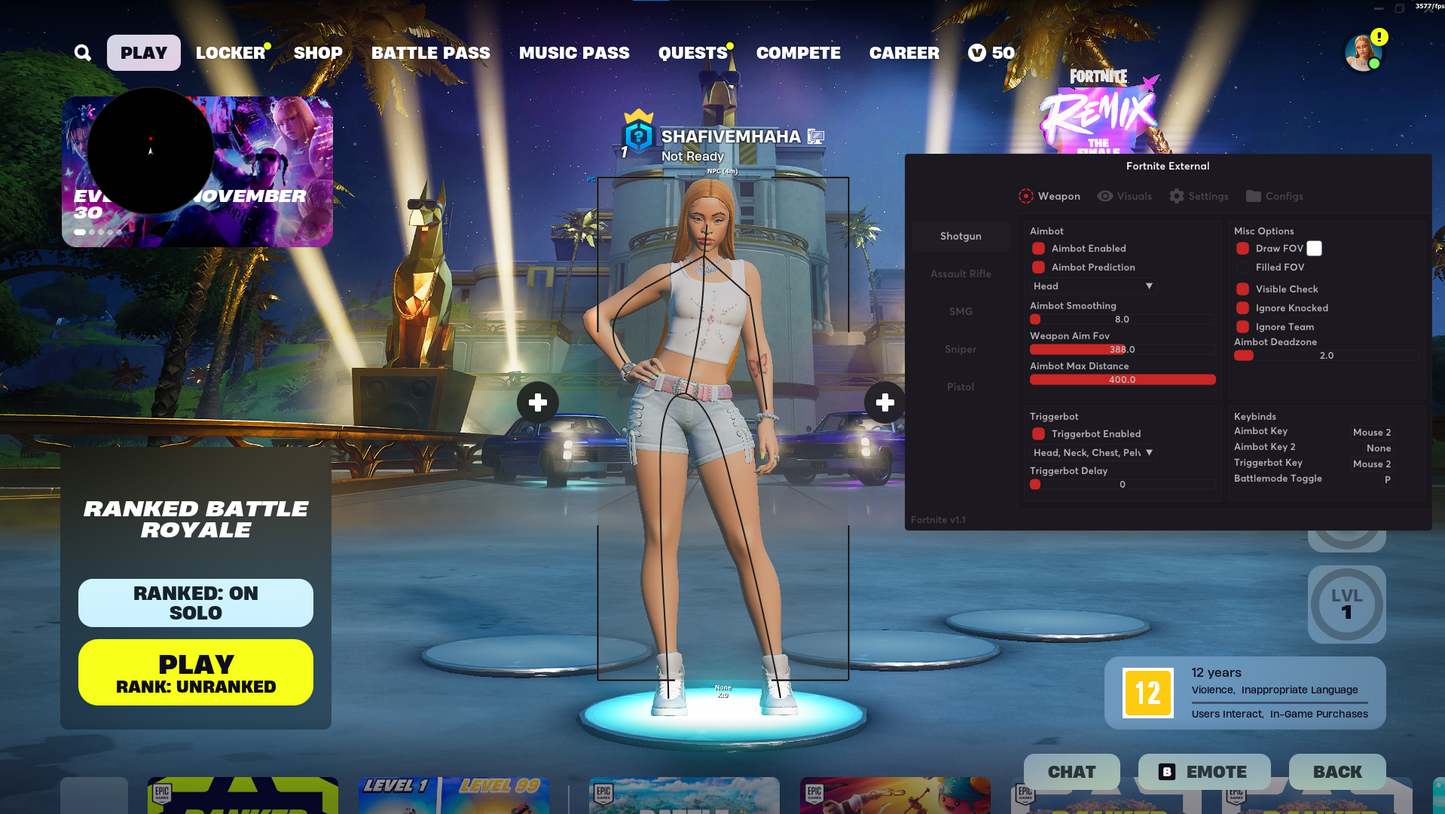
Task: Open the Settings gear tab in cheat menu
Action: [1198, 196]
